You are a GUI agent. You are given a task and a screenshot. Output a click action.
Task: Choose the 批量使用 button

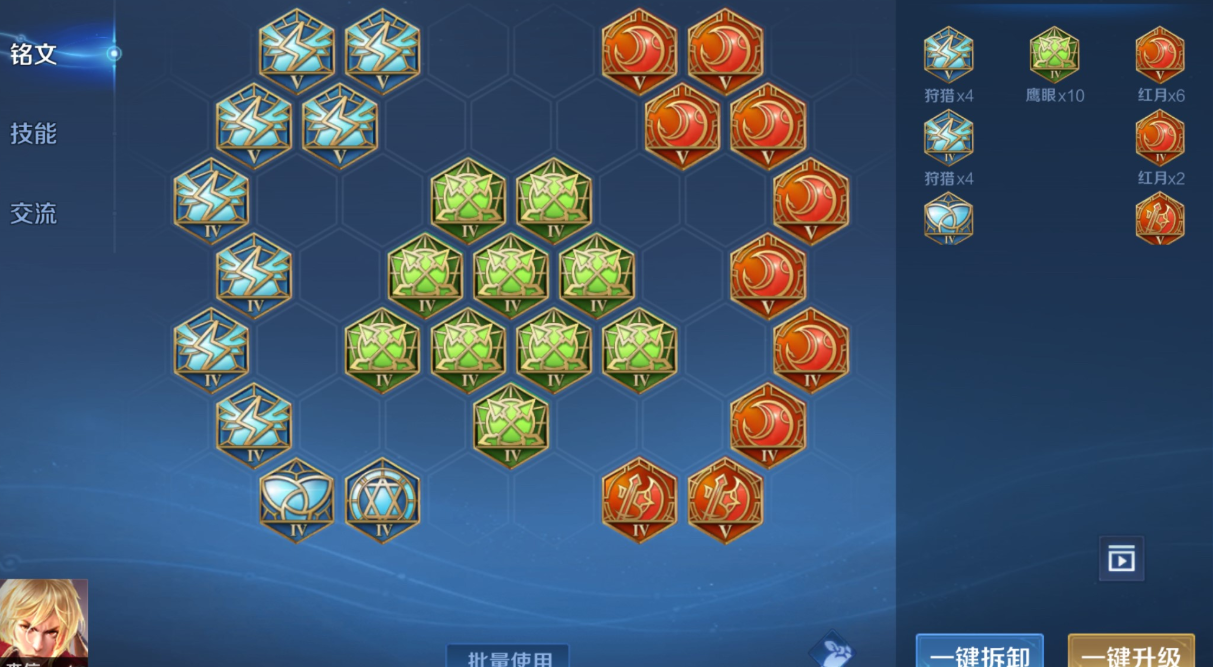508,657
